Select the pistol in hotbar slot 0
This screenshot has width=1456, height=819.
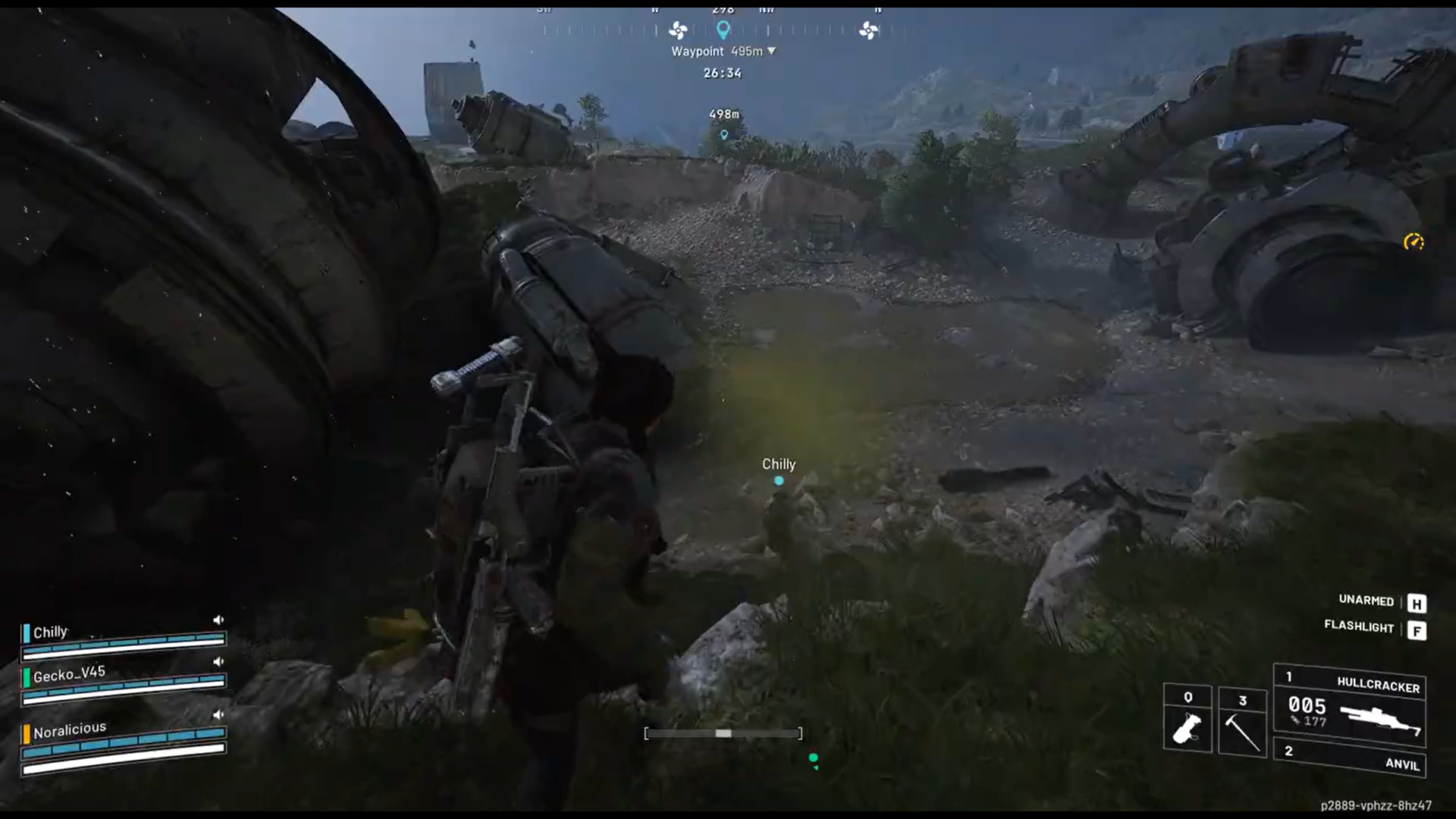pyautogui.click(x=1188, y=724)
